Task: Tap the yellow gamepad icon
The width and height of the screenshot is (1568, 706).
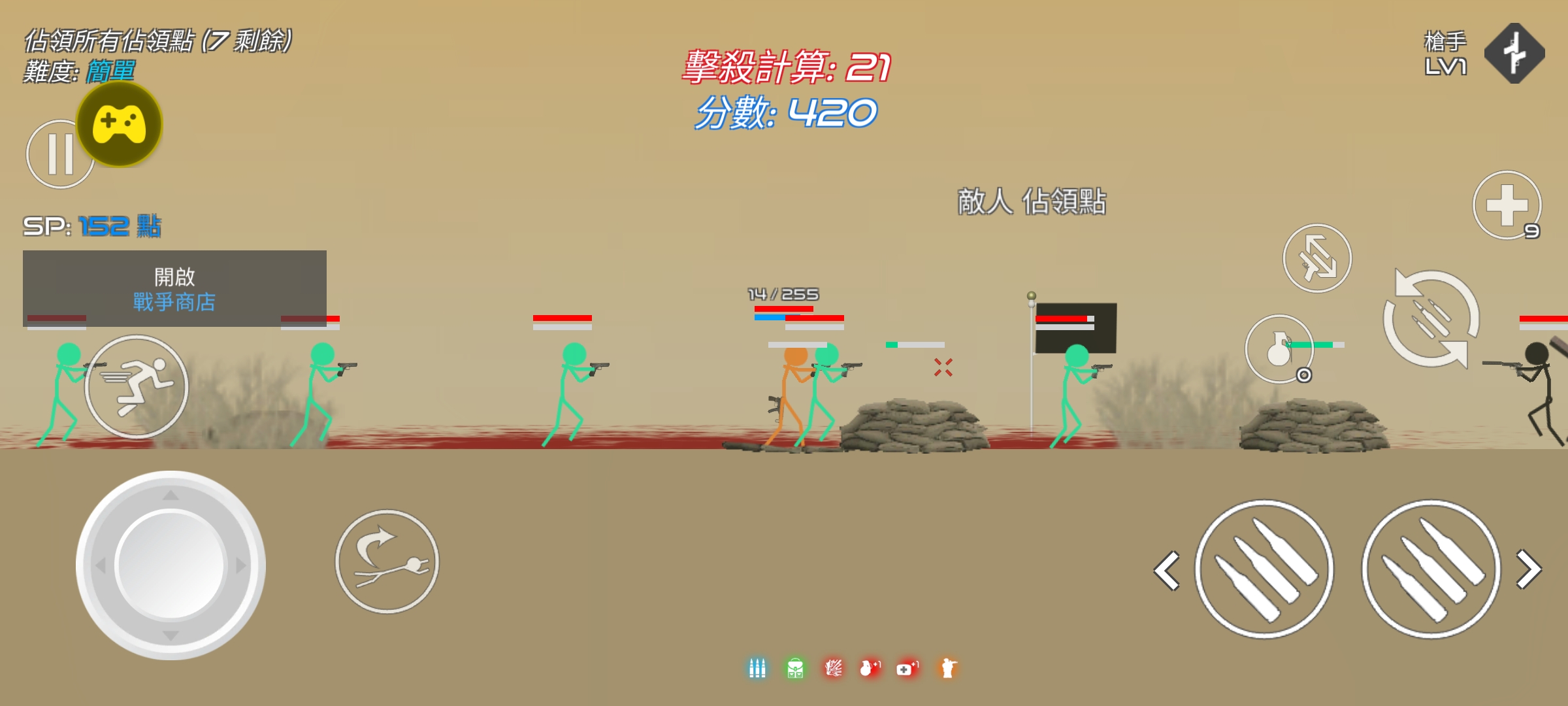Action: click(120, 124)
